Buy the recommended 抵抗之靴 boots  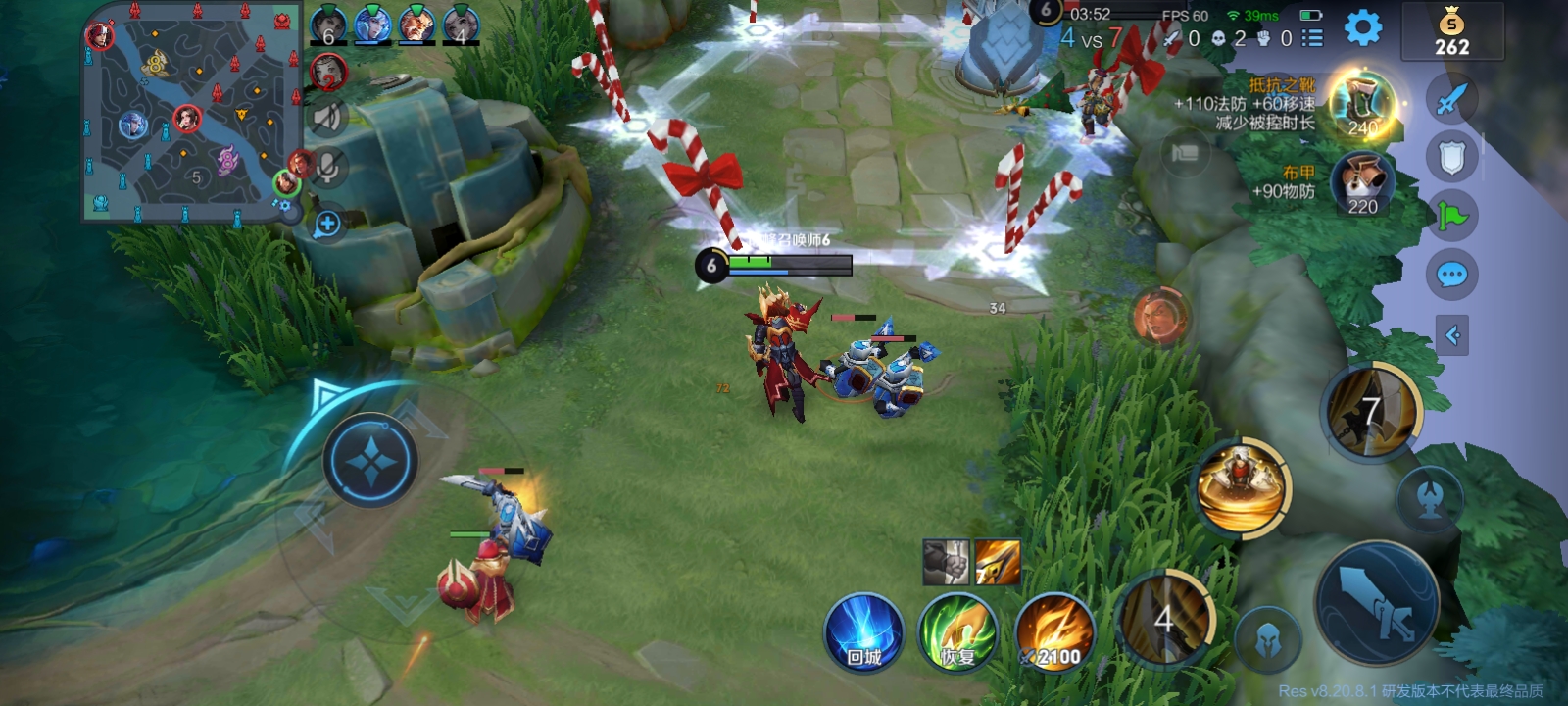1363,106
